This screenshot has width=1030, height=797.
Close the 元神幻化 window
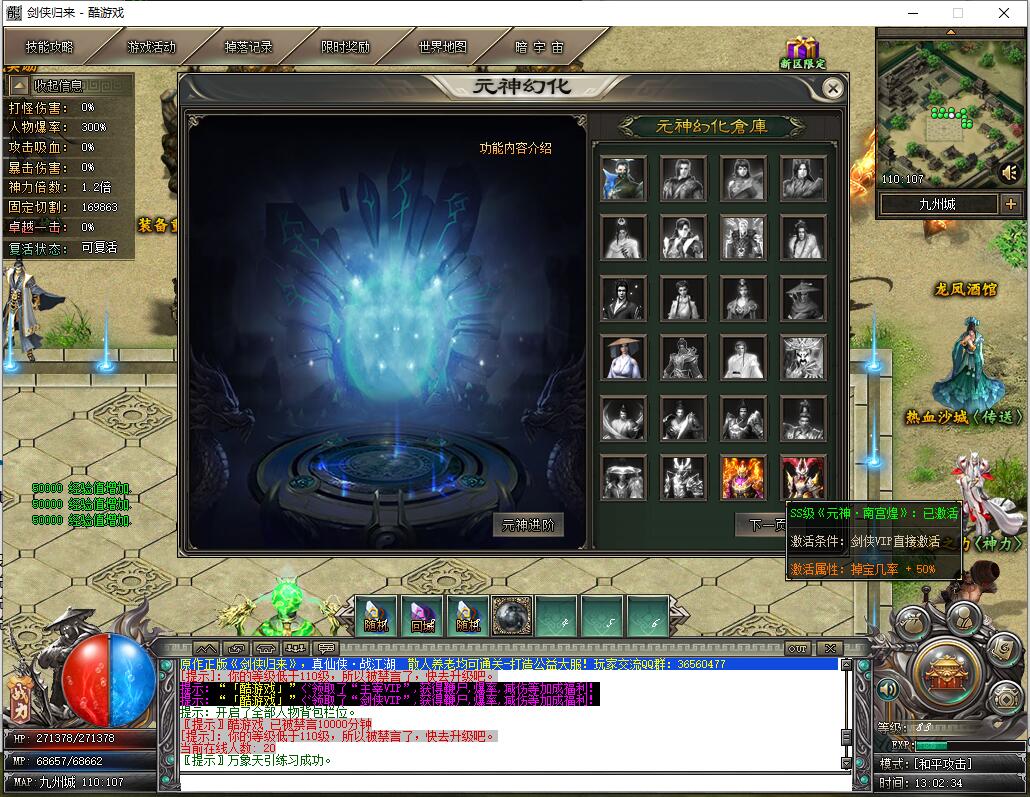pos(832,88)
